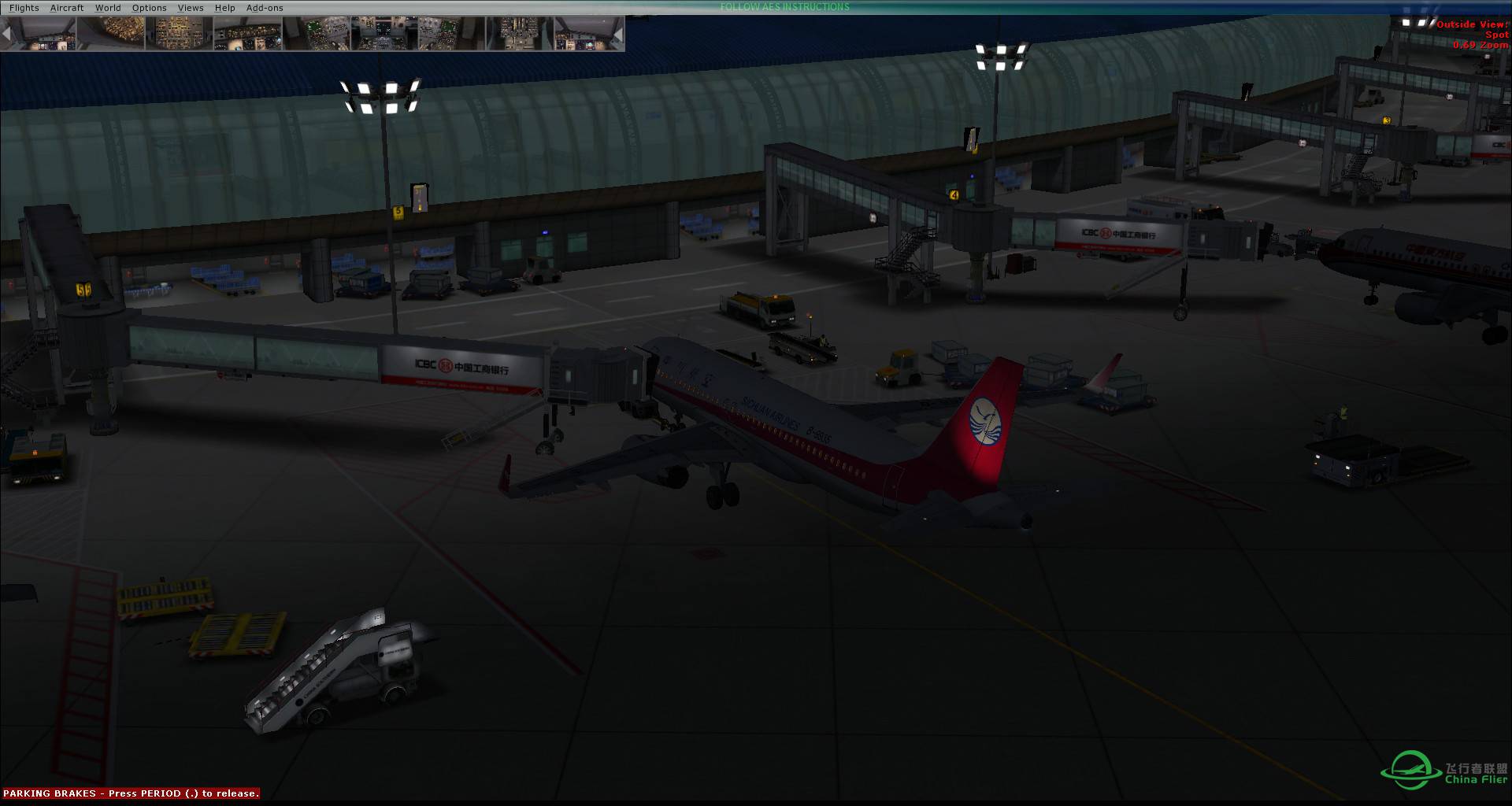Open the Add-ons menu

click(x=265, y=8)
